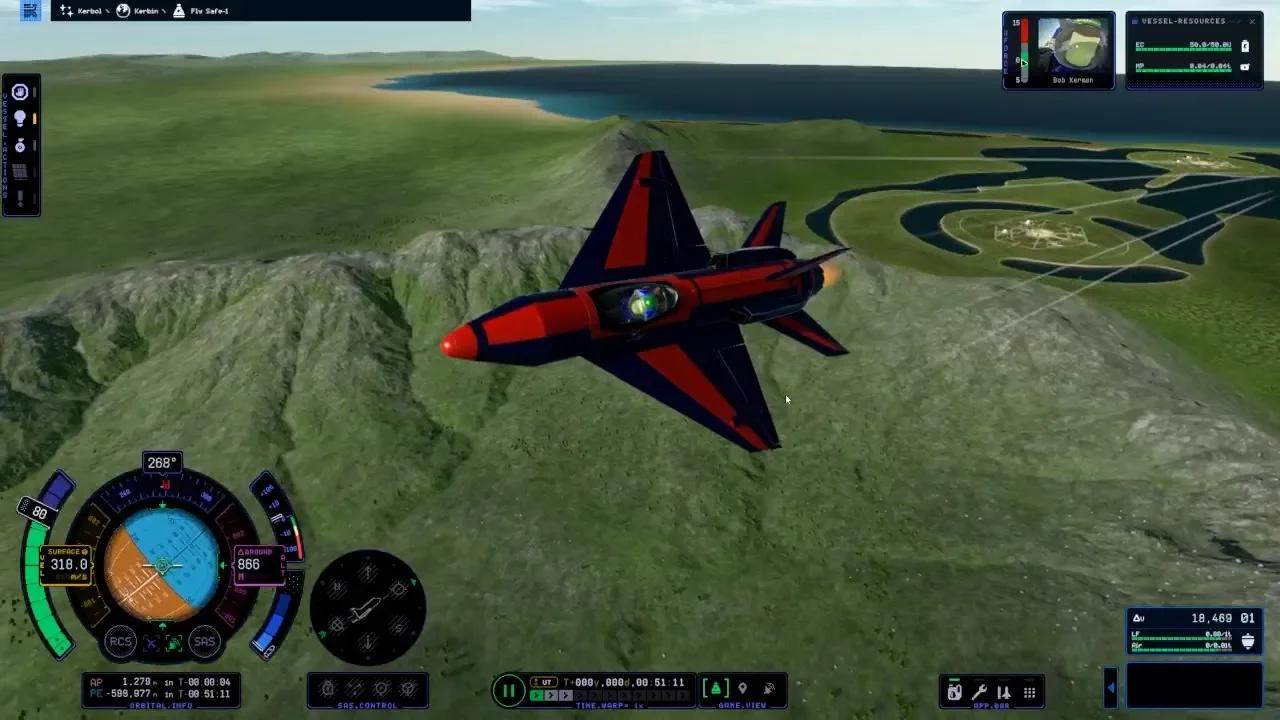Expand the chevron next to Kerbol in breadcrumb

(107, 11)
